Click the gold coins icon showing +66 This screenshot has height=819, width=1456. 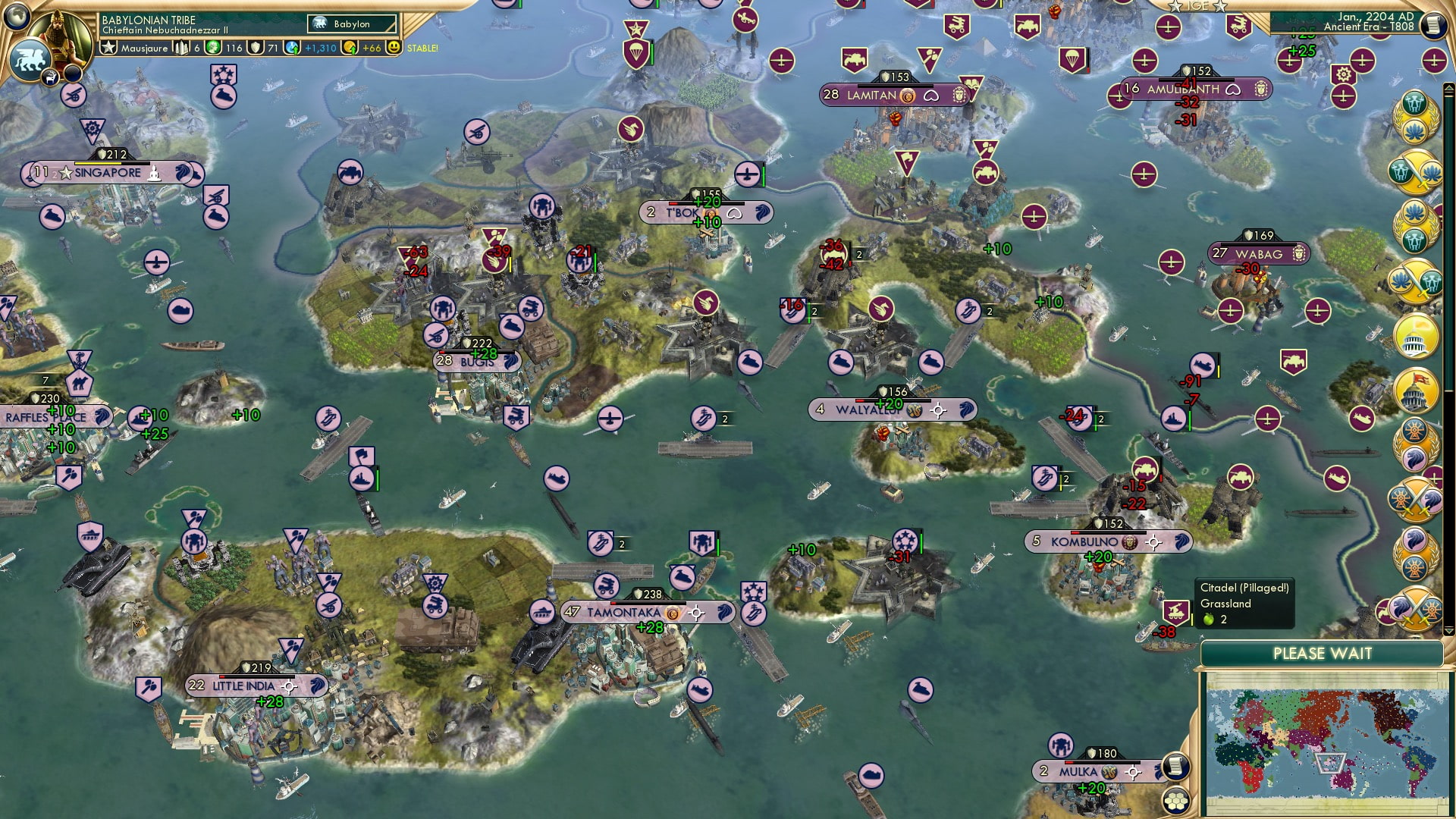point(350,47)
